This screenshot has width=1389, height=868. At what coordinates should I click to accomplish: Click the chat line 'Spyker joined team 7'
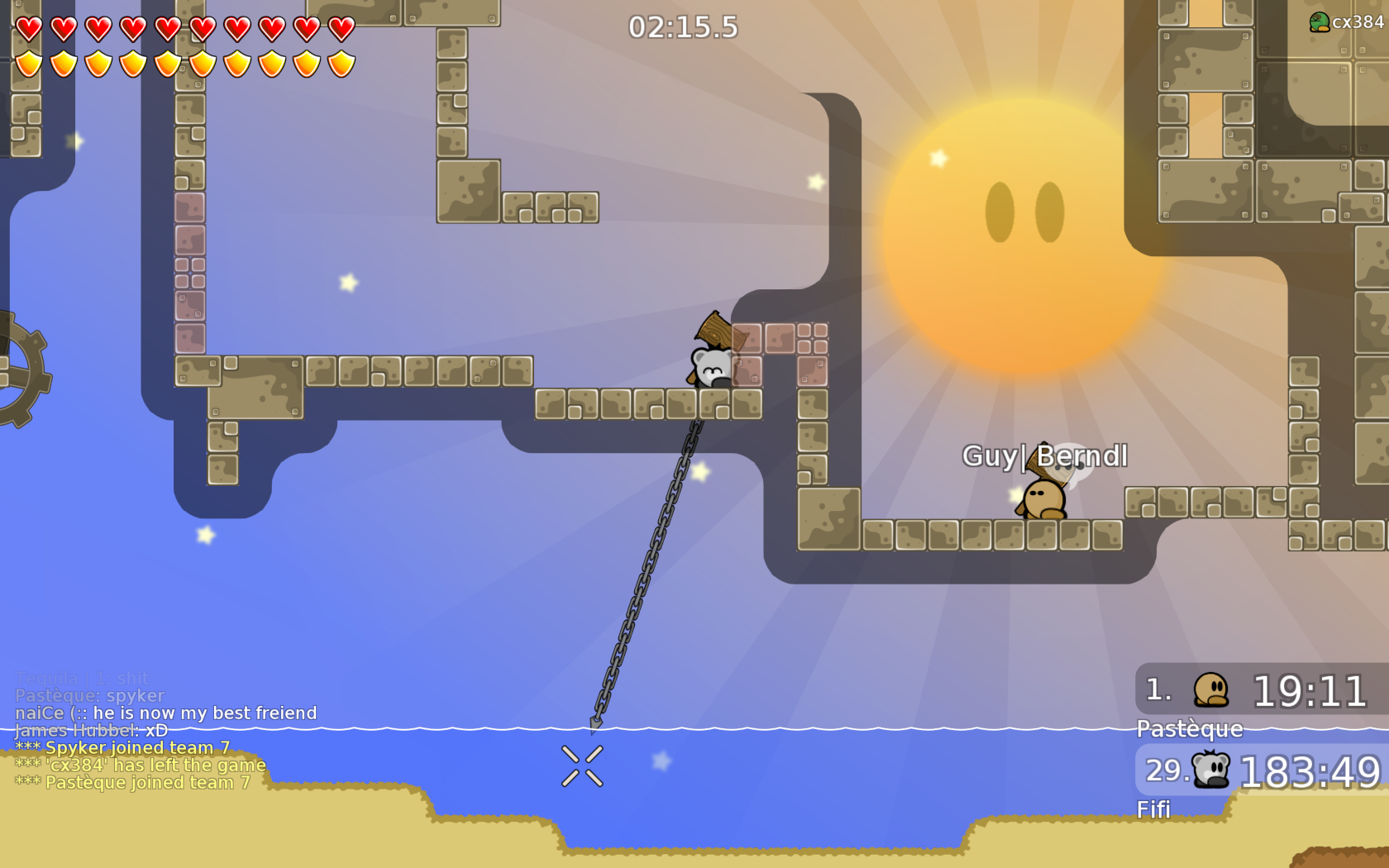[x=122, y=746]
